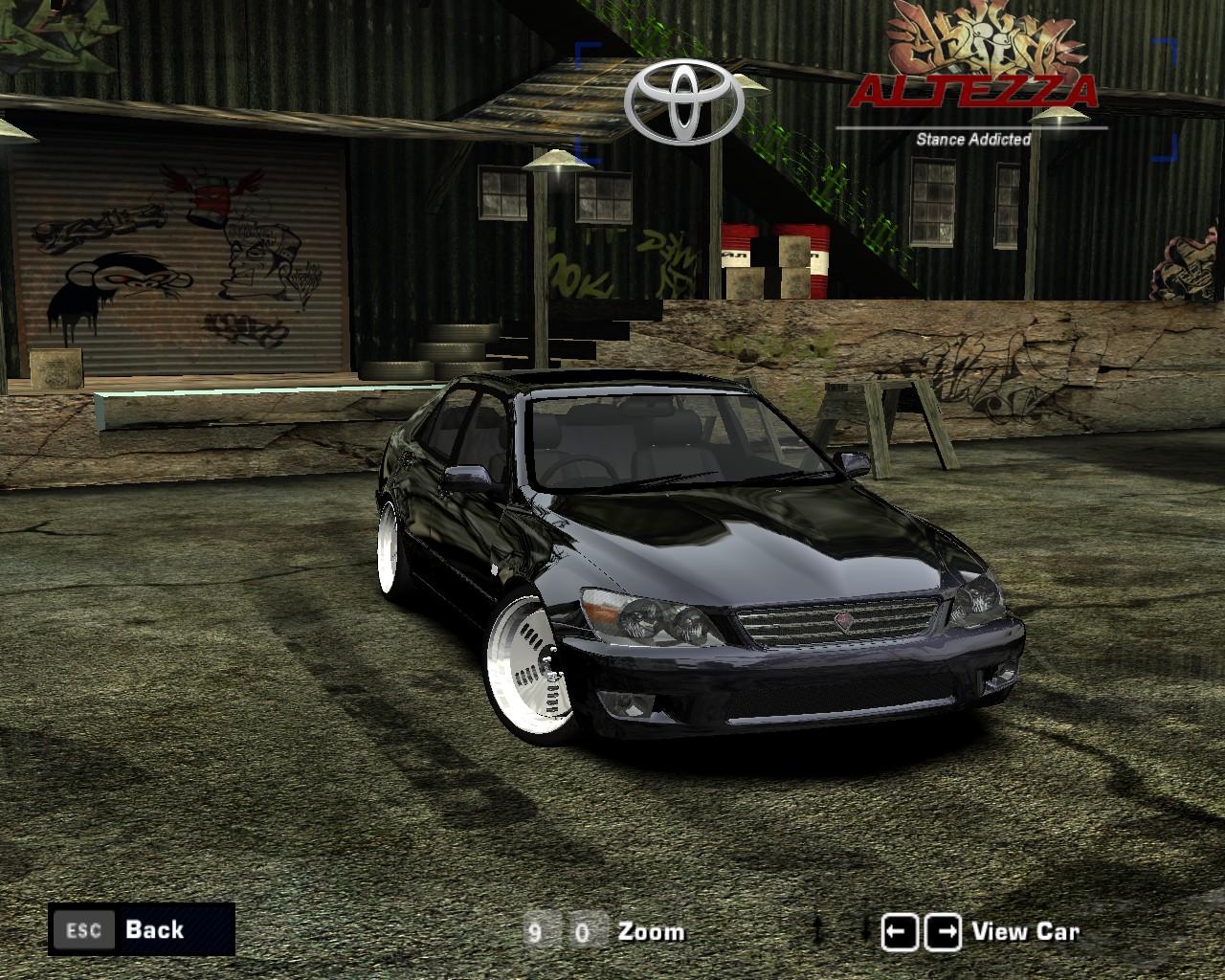Click the top-right blue corner bracket marker
Viewport: 1225px width, 980px height.
click(x=1165, y=46)
